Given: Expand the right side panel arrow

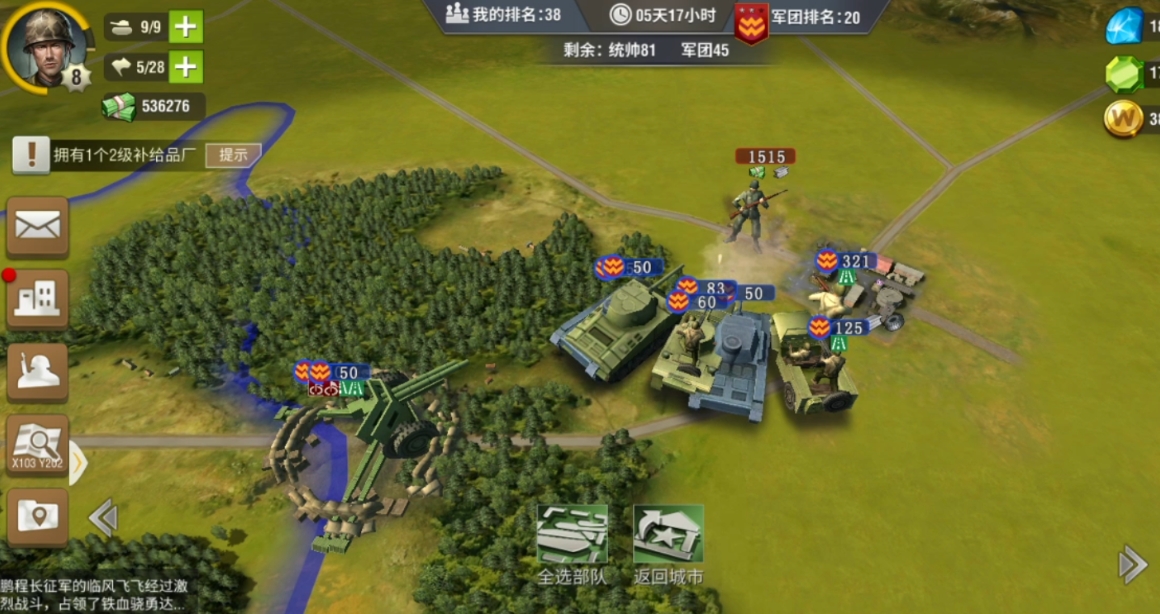Looking at the screenshot, I should coord(1132,564).
